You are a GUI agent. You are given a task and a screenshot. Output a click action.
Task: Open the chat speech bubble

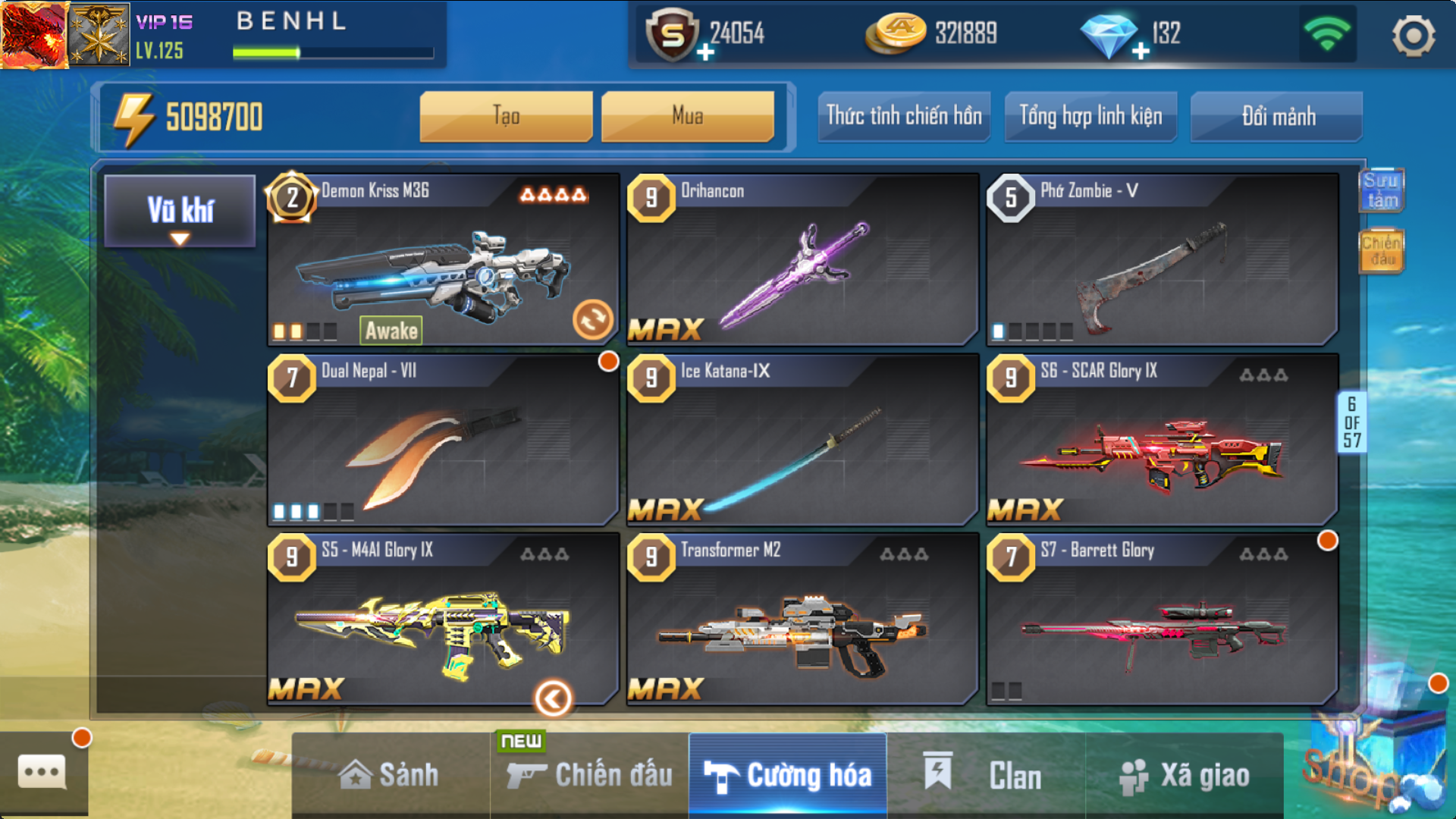(42, 773)
